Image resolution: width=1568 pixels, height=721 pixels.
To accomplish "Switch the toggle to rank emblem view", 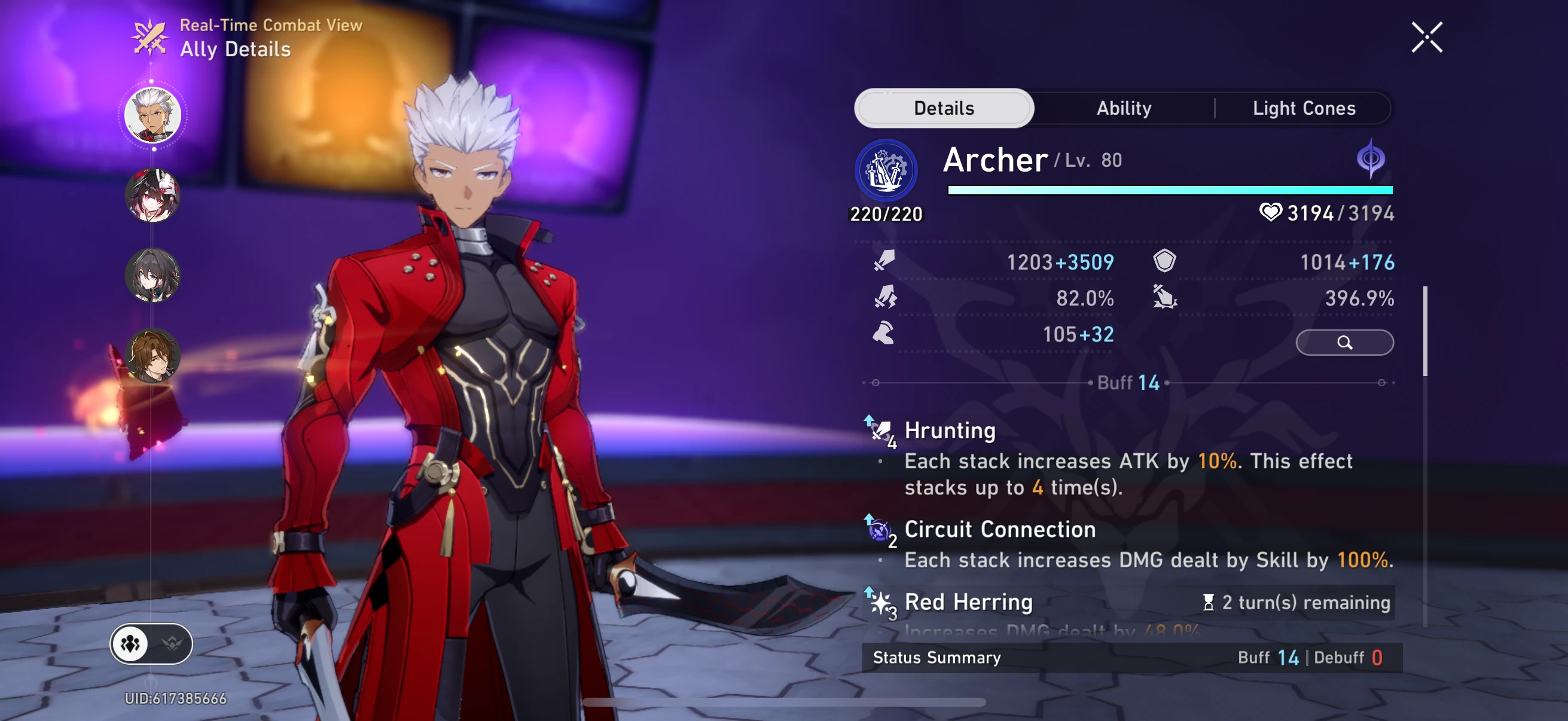I will click(172, 644).
